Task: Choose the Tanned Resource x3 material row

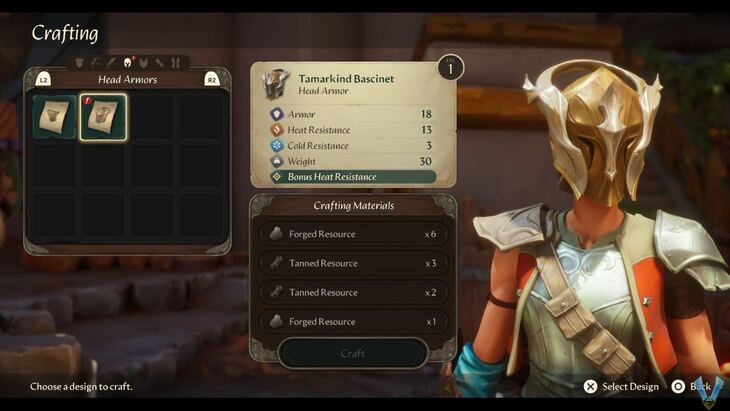Action: pos(353,263)
